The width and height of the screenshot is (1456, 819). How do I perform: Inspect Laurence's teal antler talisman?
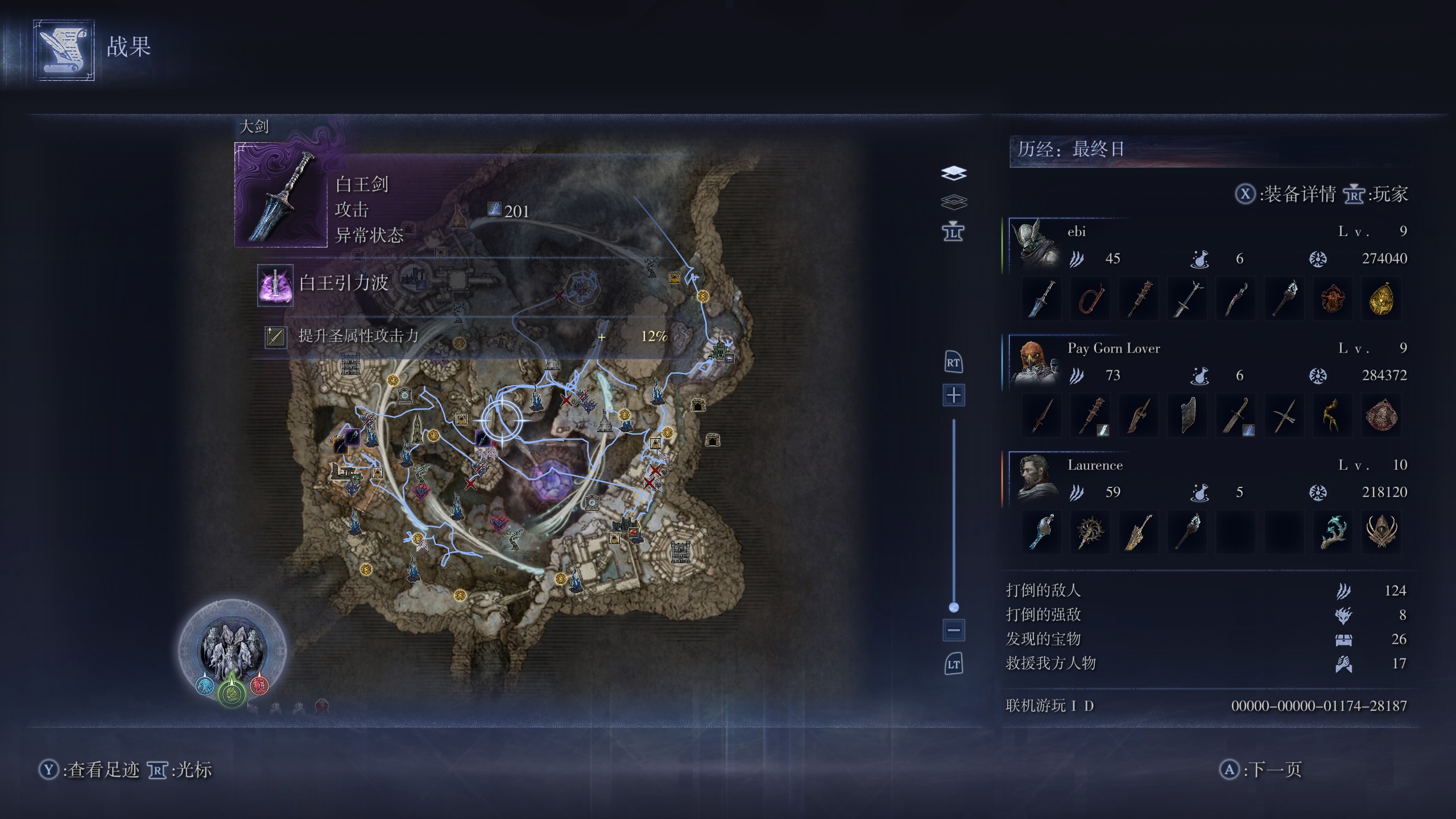coord(1333,532)
